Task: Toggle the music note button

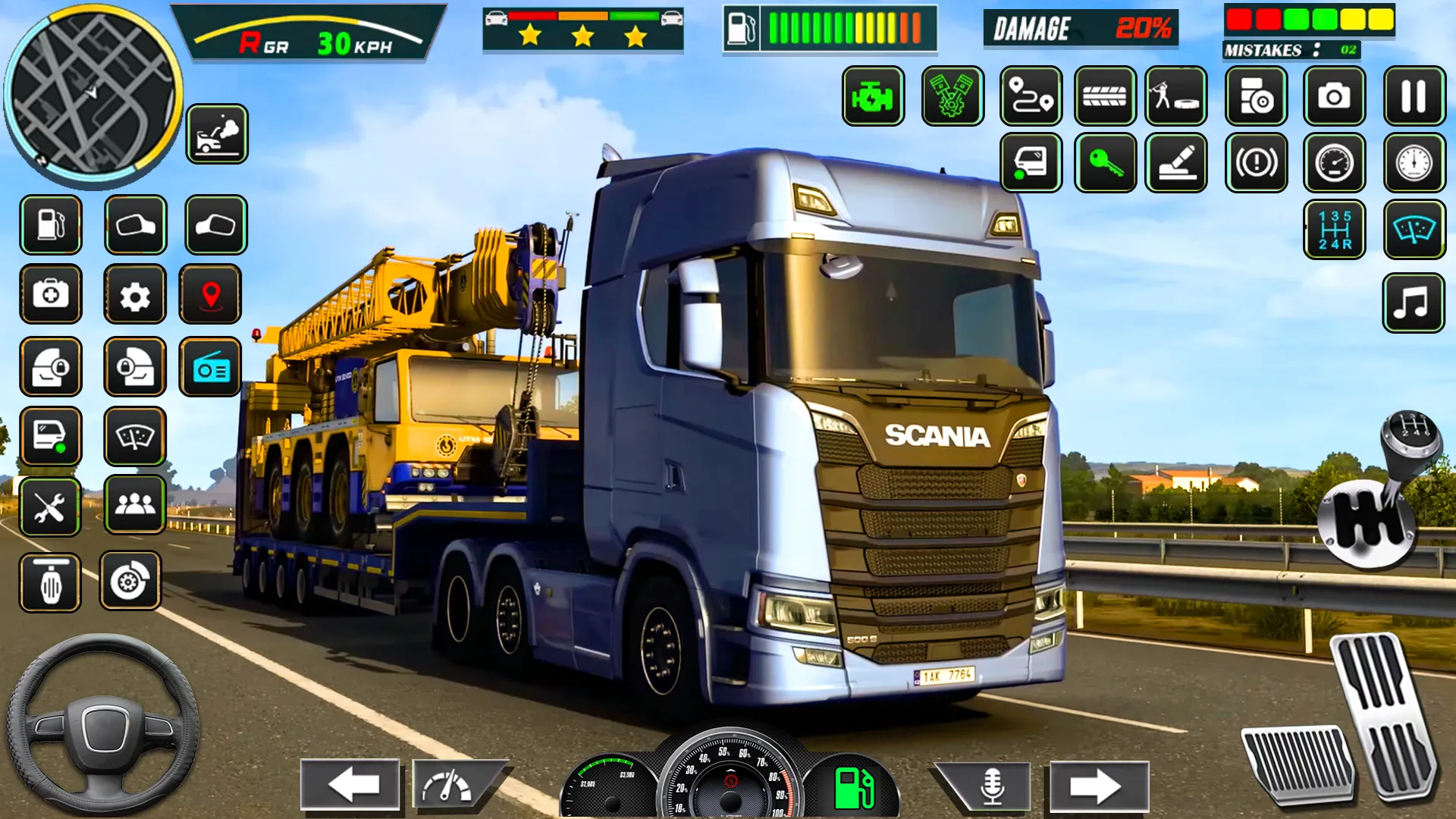Action: 1412,303
